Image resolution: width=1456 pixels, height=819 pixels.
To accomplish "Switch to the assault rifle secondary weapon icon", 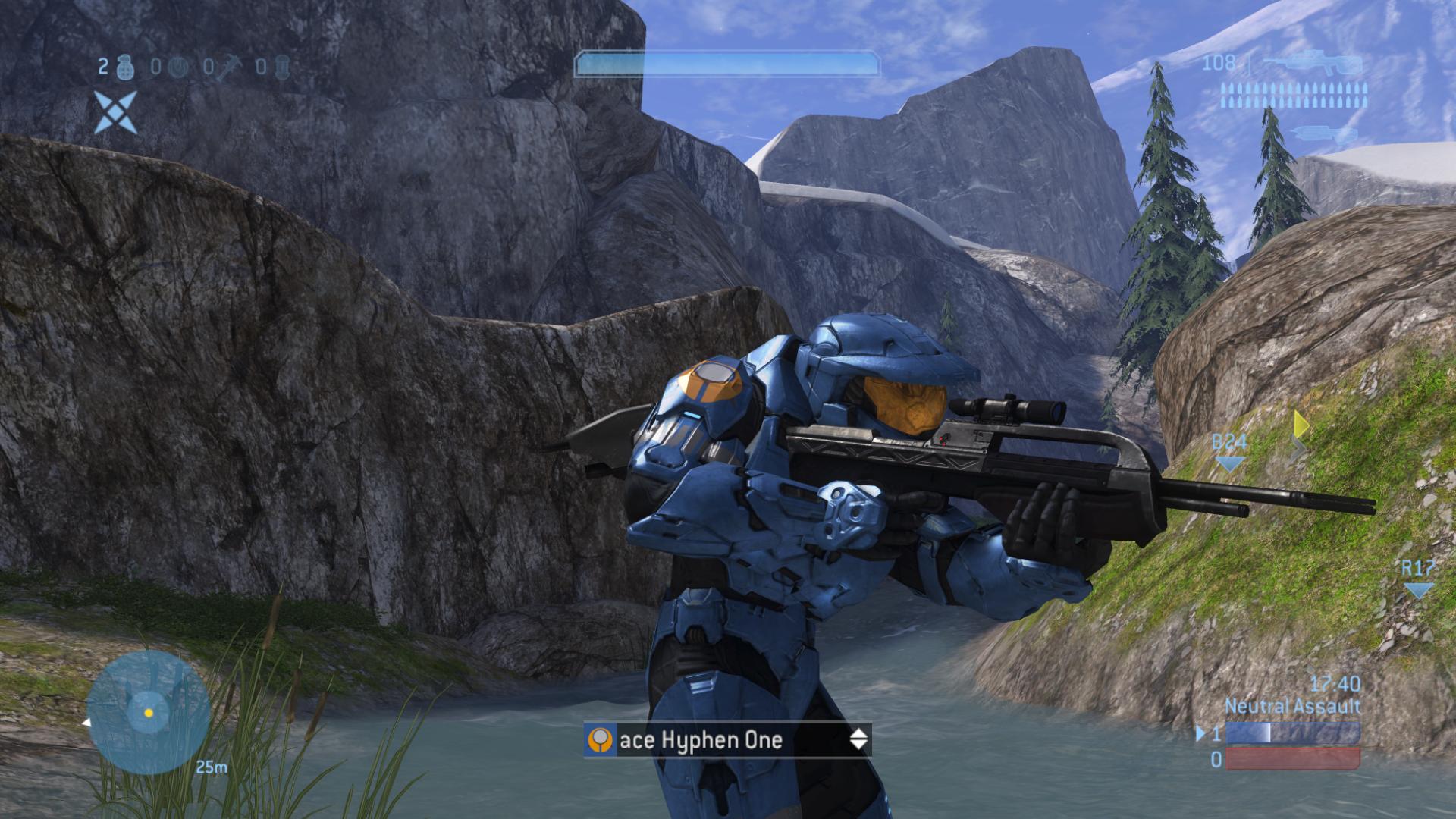I will click(1323, 135).
